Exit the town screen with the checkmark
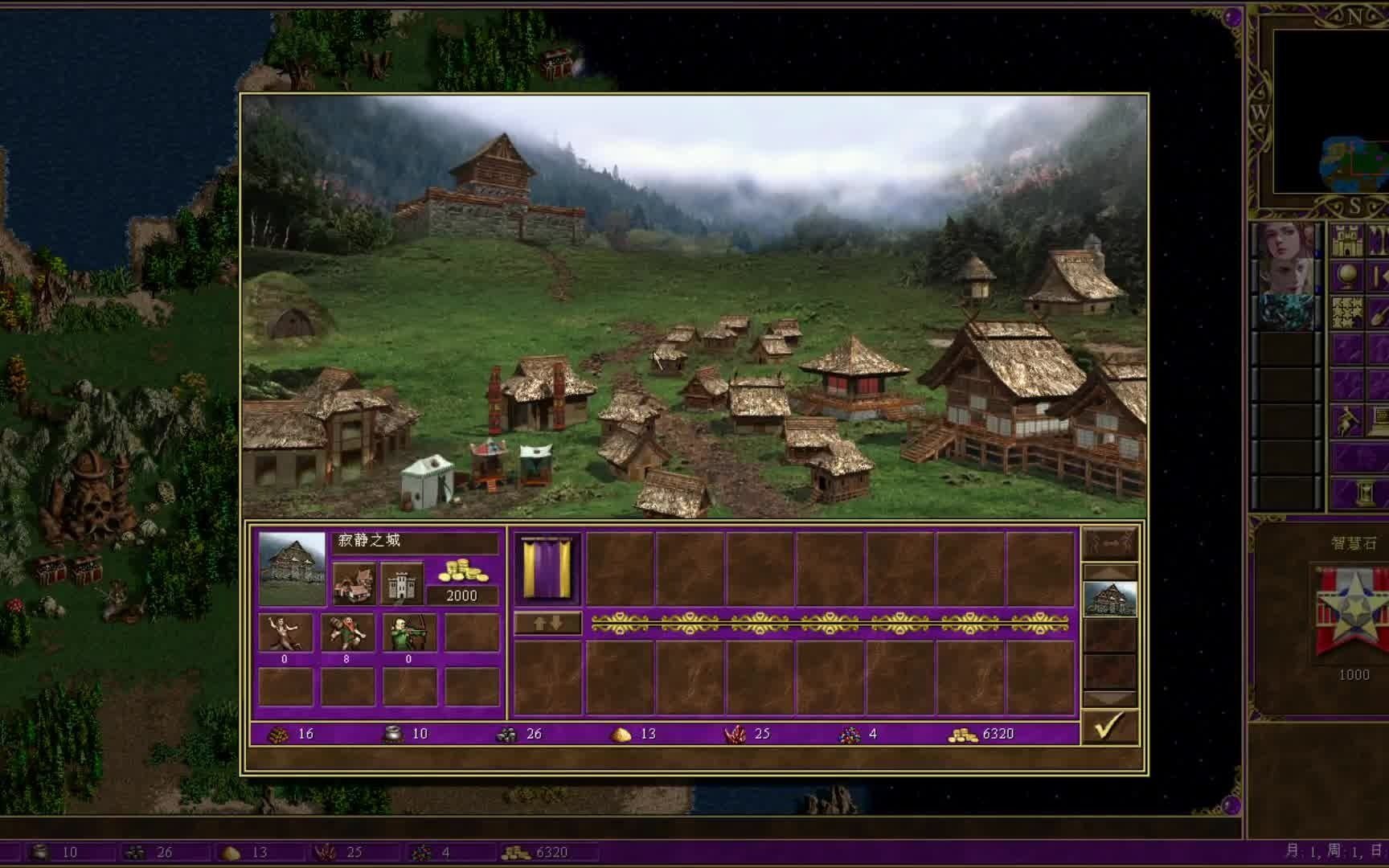This screenshot has width=1389, height=868. click(1109, 727)
